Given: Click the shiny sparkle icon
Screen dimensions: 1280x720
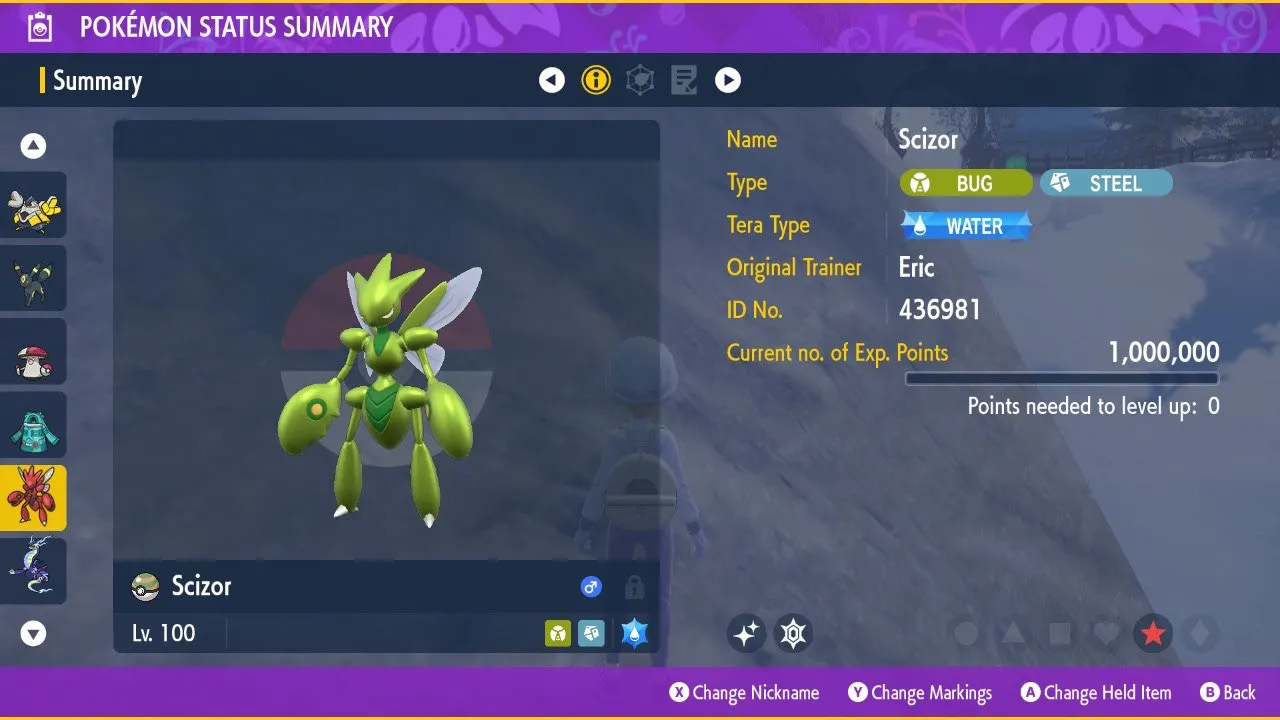Looking at the screenshot, I should (746, 633).
